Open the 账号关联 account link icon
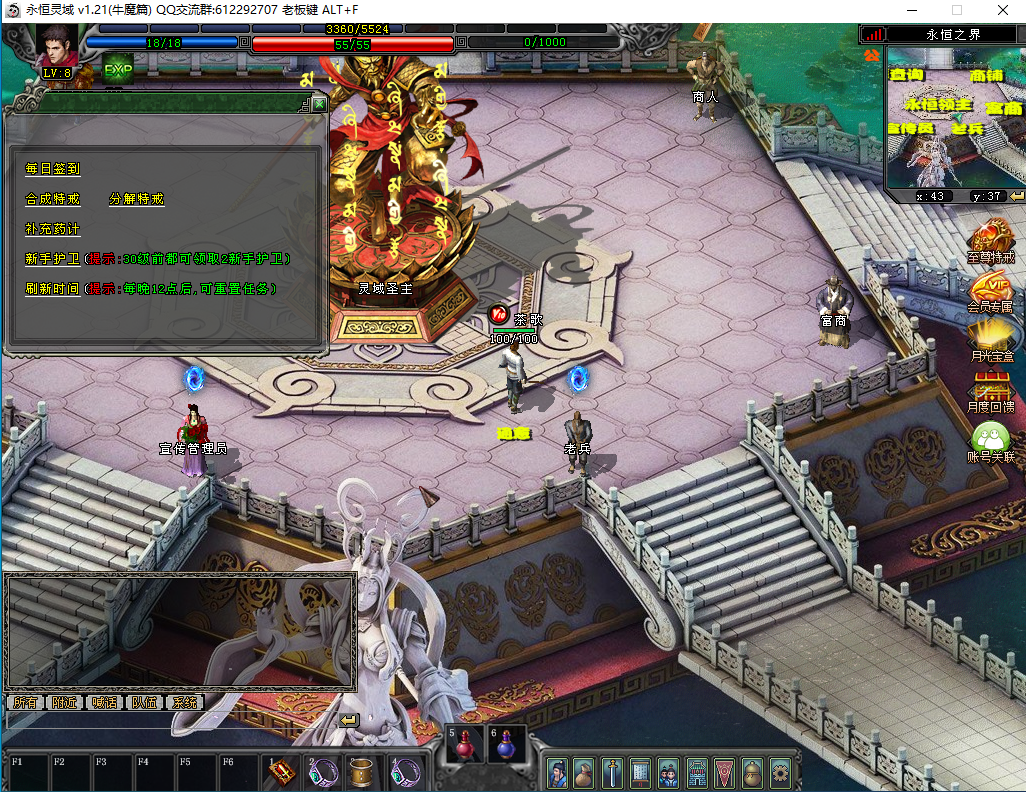This screenshot has width=1026, height=792. [x=991, y=438]
